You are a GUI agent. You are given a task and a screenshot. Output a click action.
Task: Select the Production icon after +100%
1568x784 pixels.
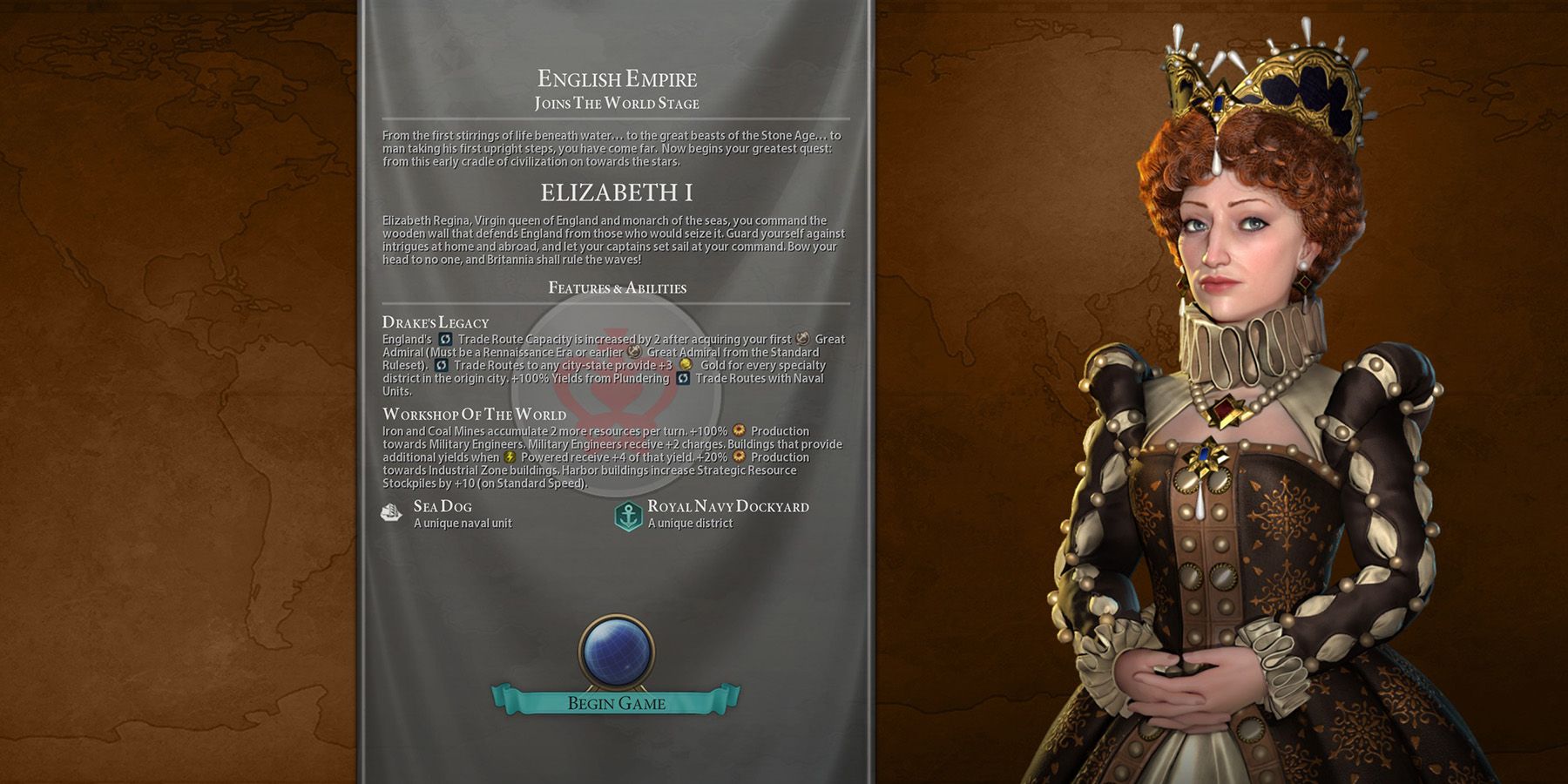[739, 432]
